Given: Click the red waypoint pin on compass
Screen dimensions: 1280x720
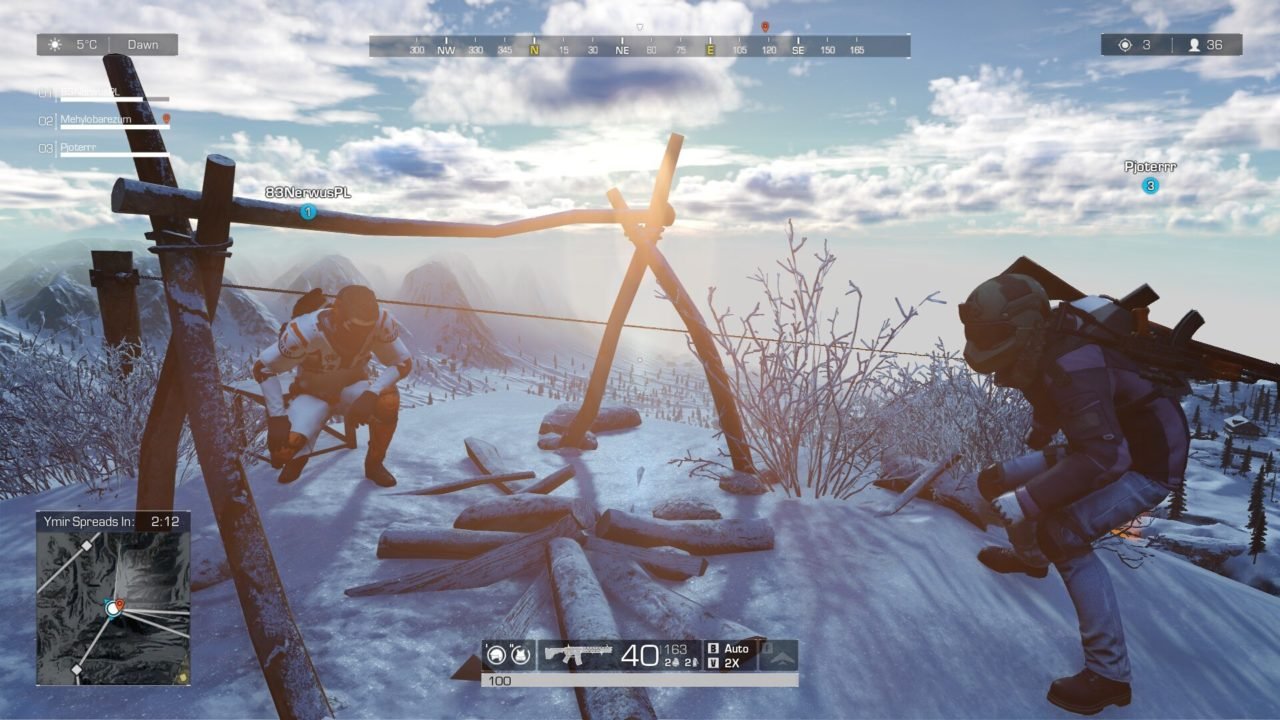Looking at the screenshot, I should [765, 27].
